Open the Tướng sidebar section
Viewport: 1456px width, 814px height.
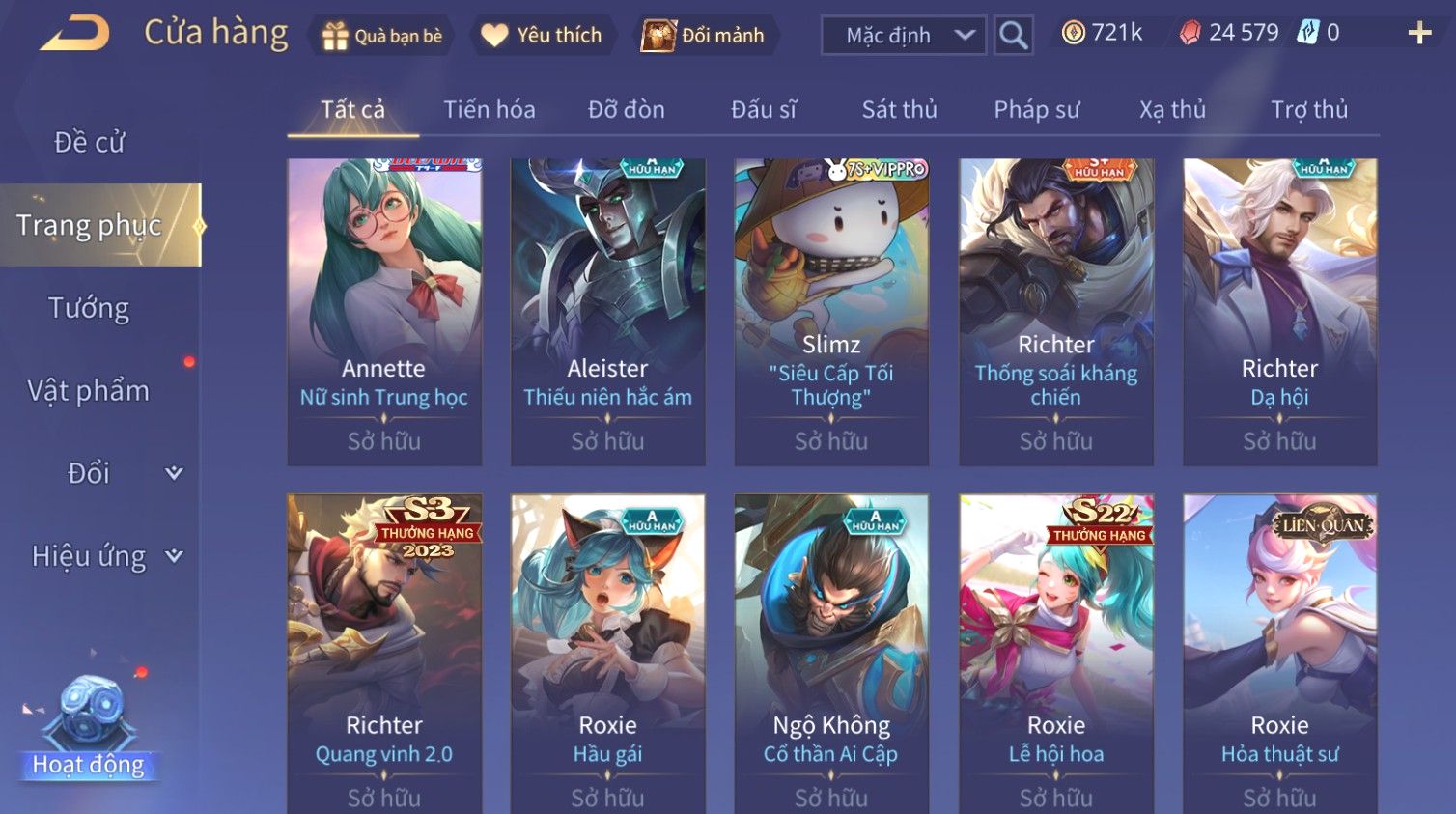[x=89, y=308]
